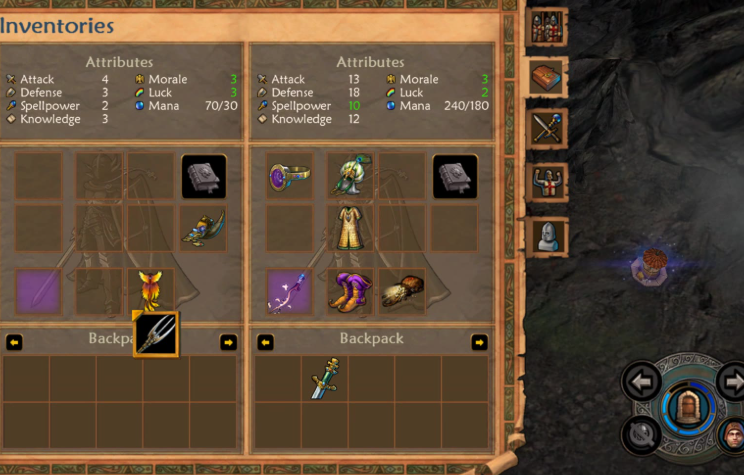Viewport: 744px width, 475px height.
Task: Pick the turban helmet artifact
Action: (351, 174)
